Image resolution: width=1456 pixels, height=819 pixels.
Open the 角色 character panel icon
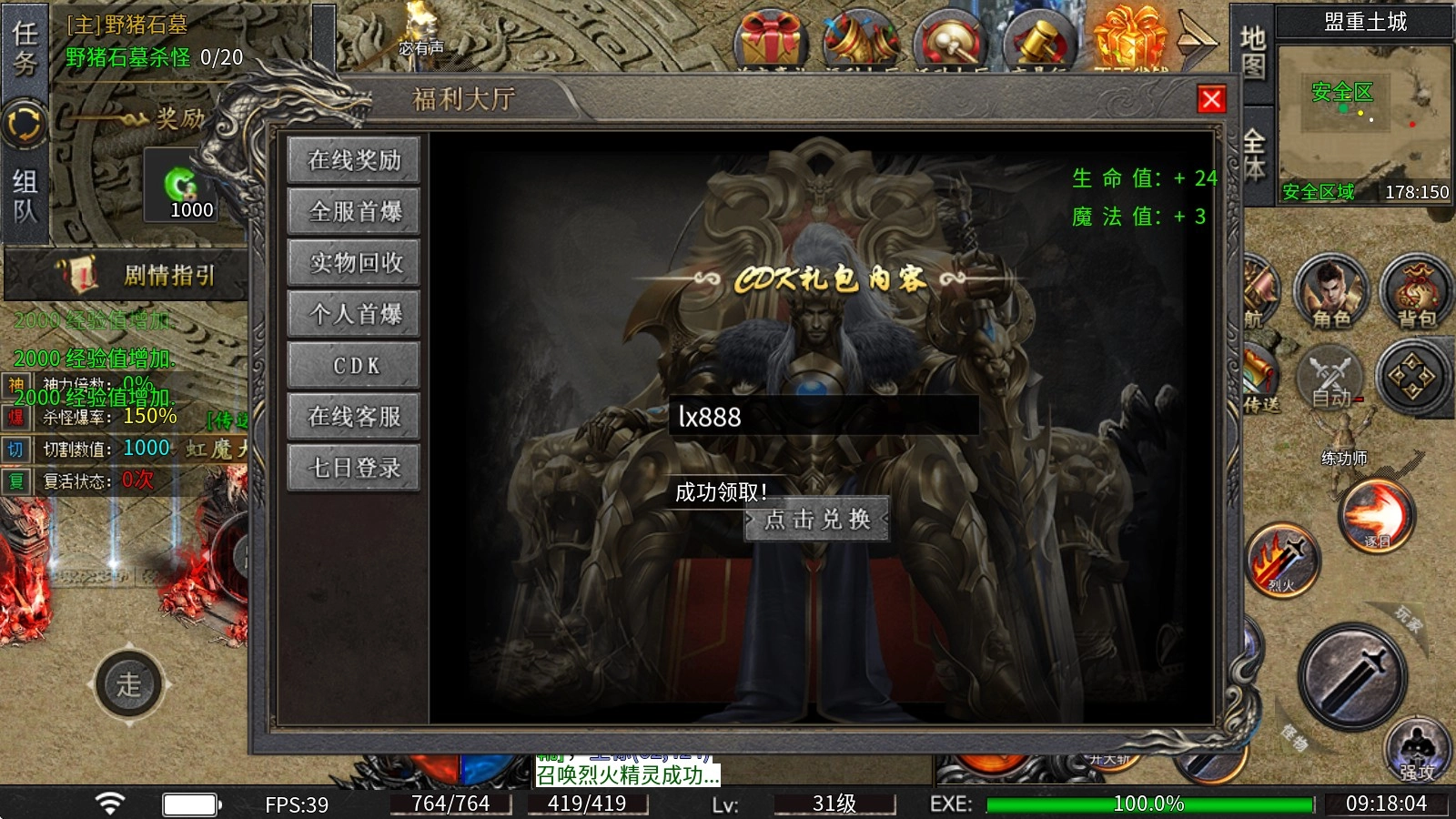pos(1330,291)
